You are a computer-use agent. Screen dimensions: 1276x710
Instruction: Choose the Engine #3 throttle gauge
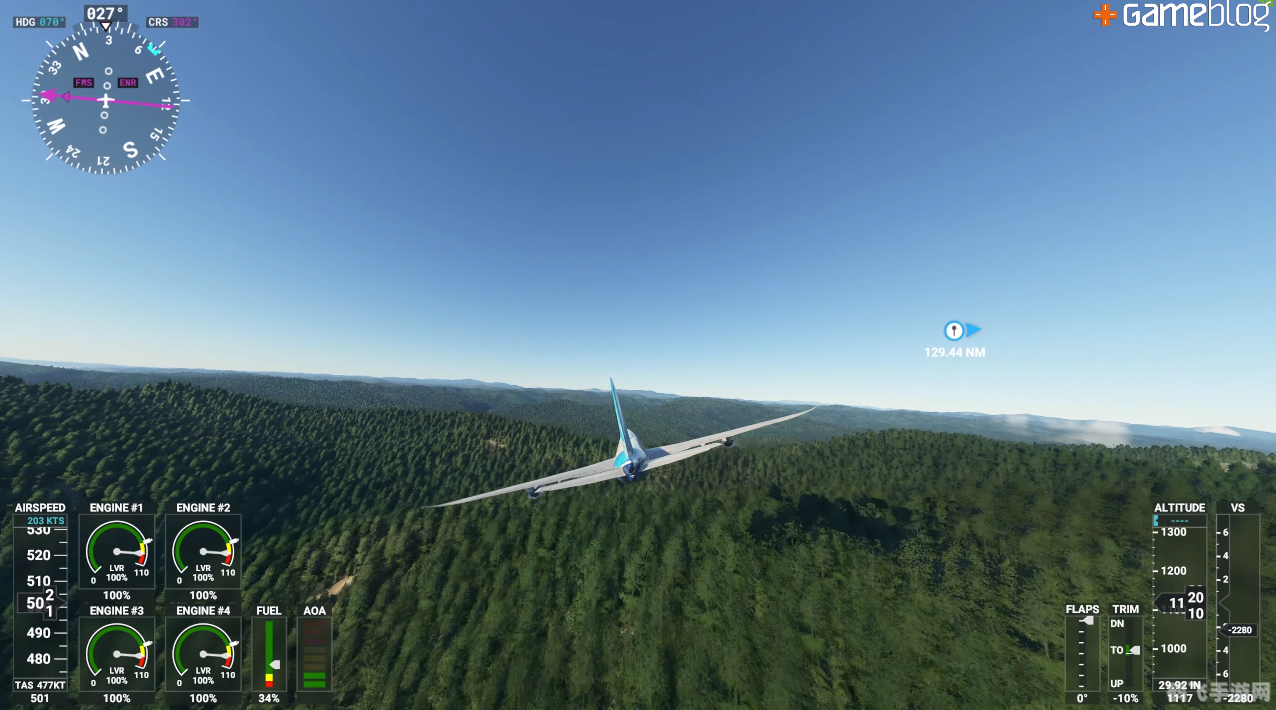pyautogui.click(x=117, y=655)
